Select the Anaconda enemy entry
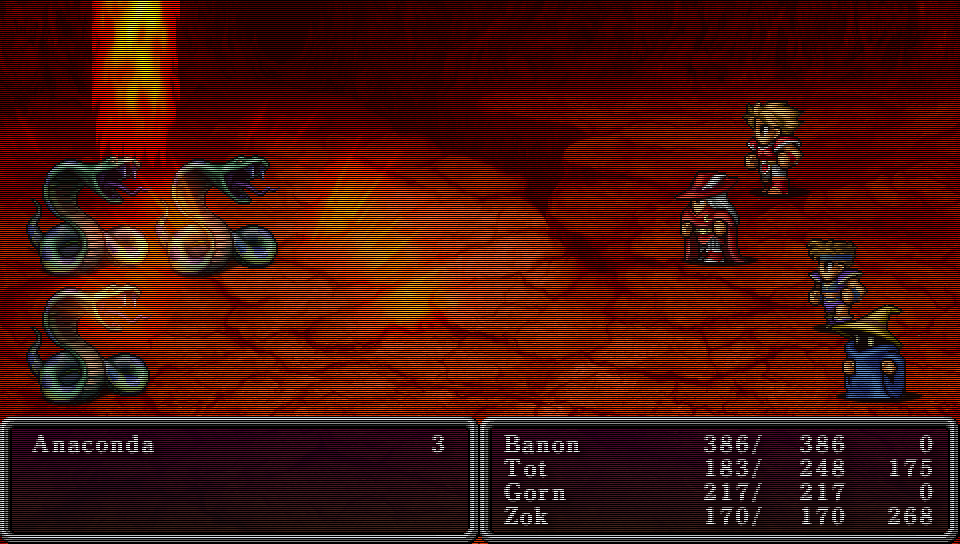The height and width of the screenshot is (544, 960). [93, 445]
